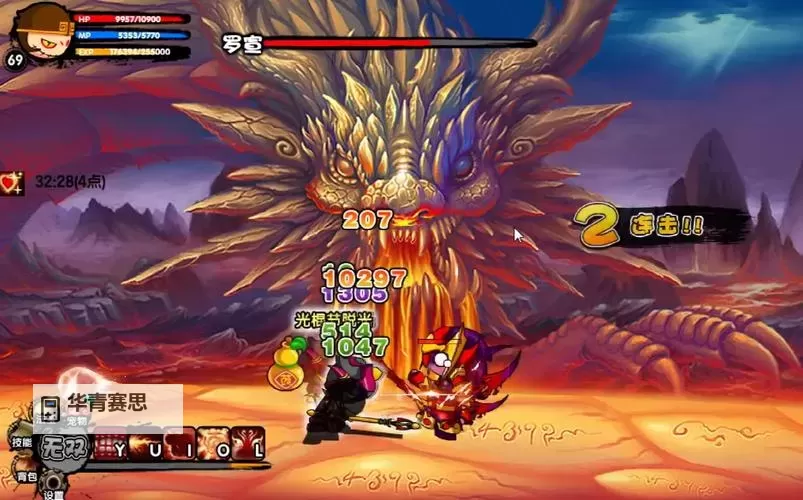
Task: Use the red tree skill labeled L
Action: 246,446
